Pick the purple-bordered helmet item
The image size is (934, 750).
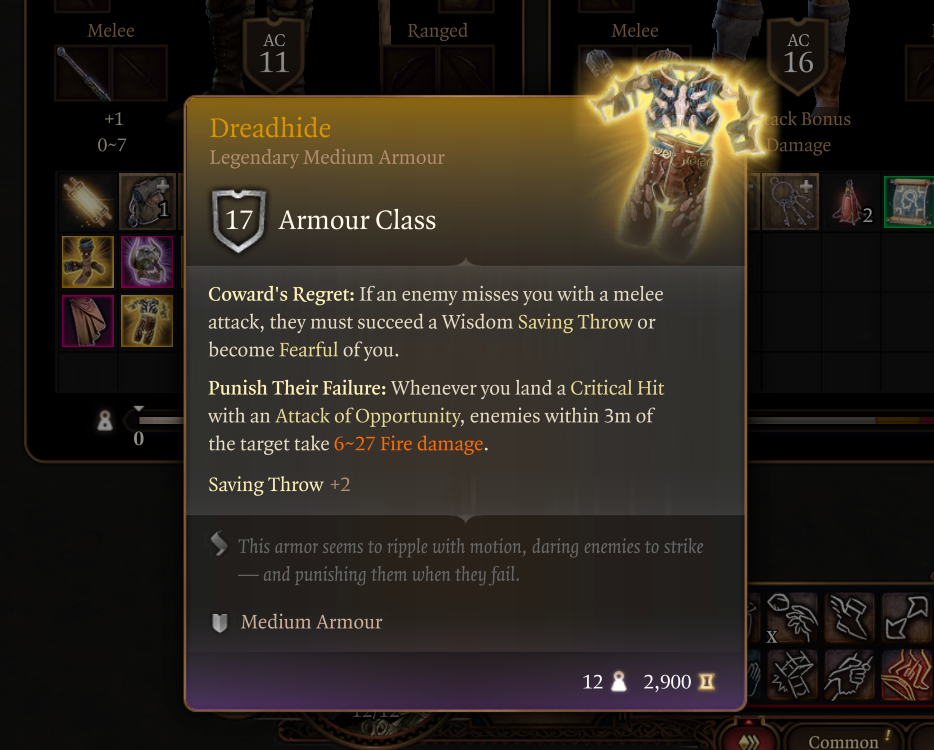[147, 262]
